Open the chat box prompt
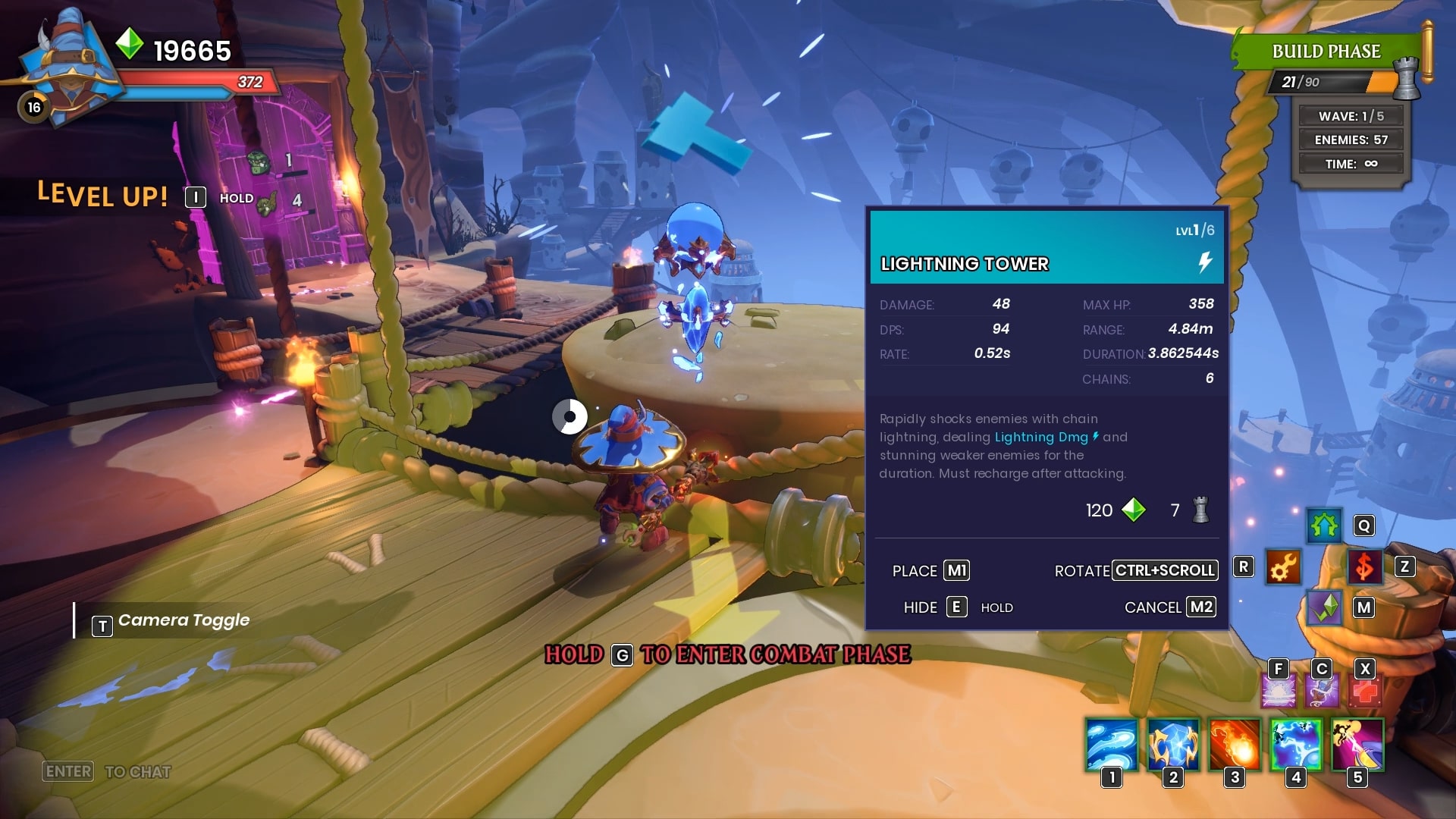The height and width of the screenshot is (819, 1456). coord(106,771)
